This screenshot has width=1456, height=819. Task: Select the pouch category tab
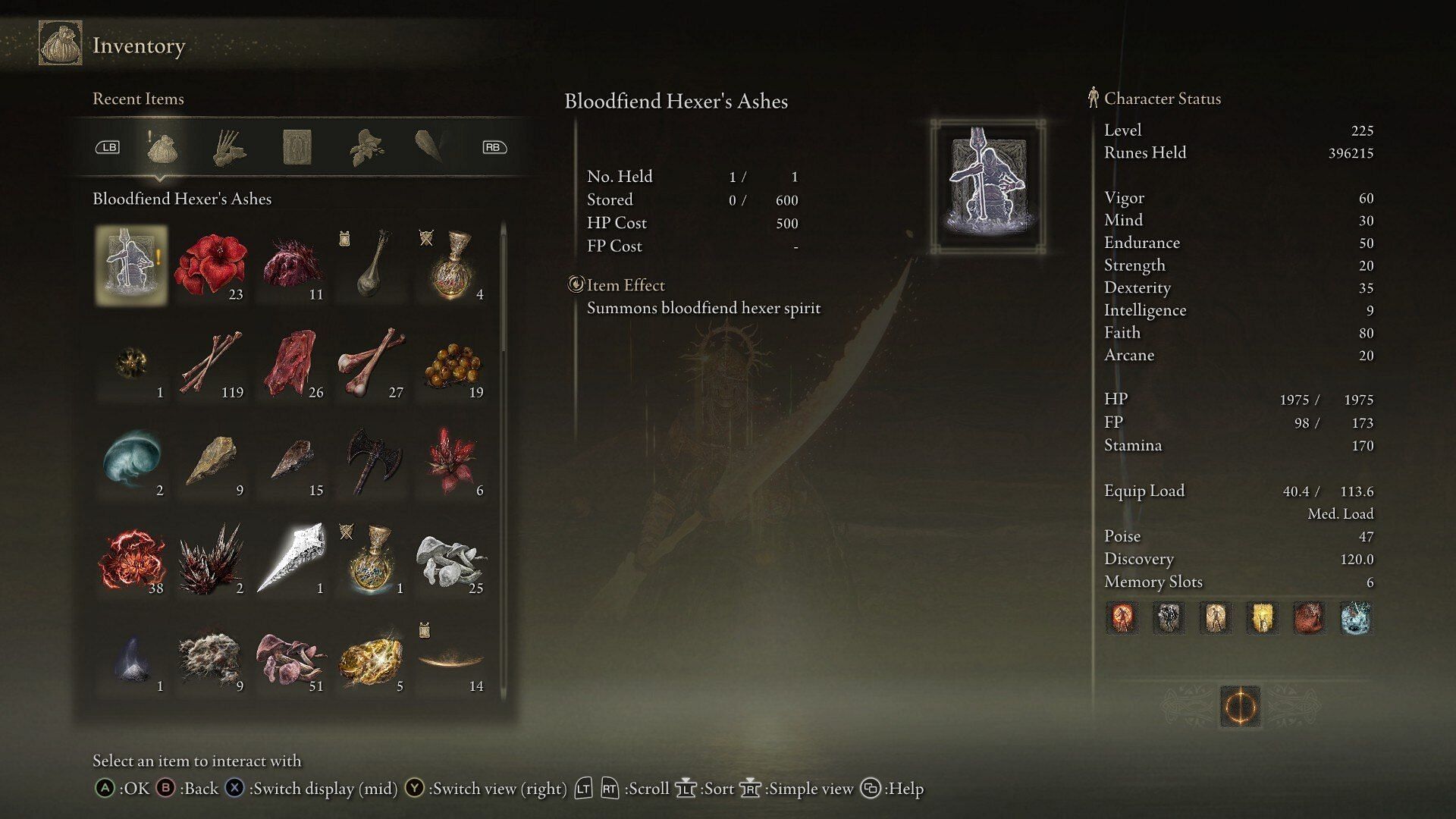(162, 147)
